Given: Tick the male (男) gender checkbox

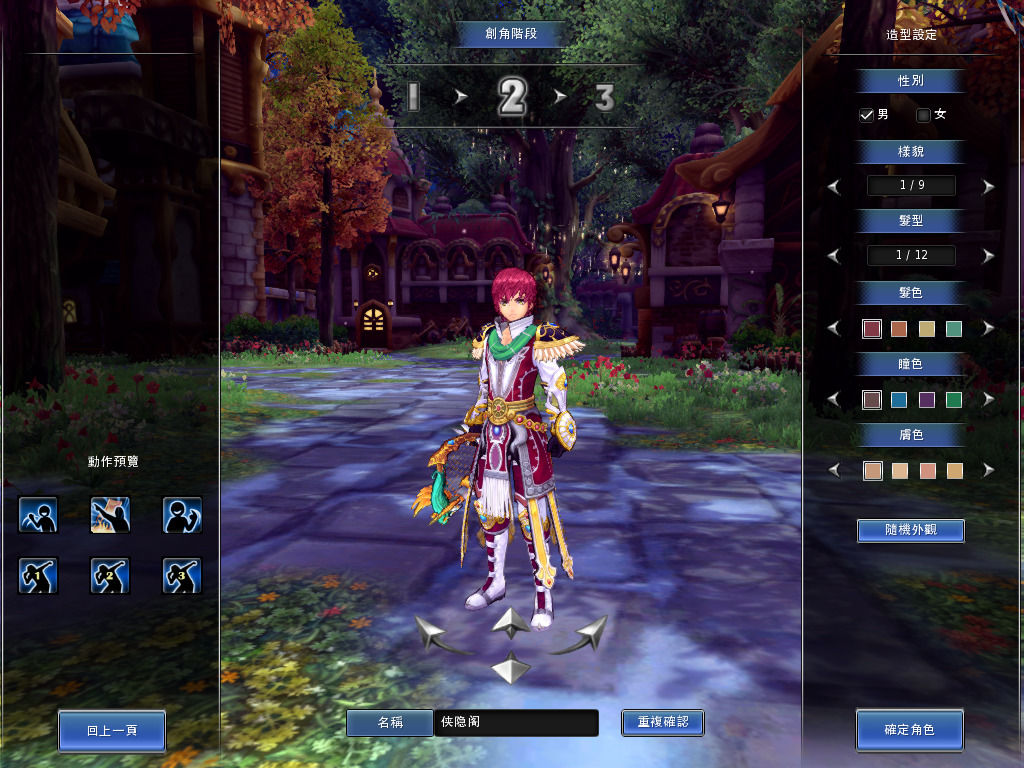Looking at the screenshot, I should coord(866,115).
